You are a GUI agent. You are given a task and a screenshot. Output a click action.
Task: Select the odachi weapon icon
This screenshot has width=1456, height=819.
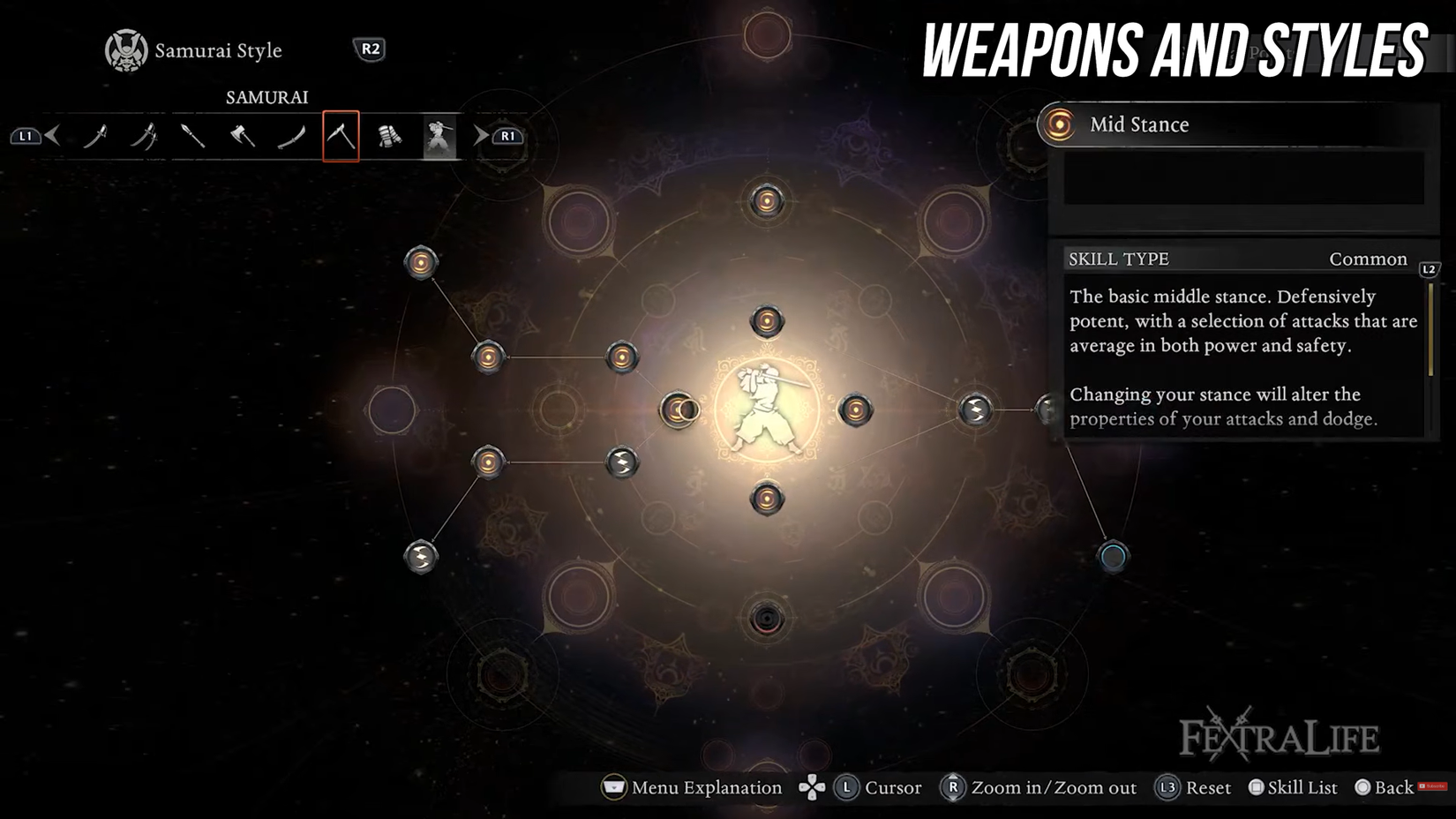(292, 137)
